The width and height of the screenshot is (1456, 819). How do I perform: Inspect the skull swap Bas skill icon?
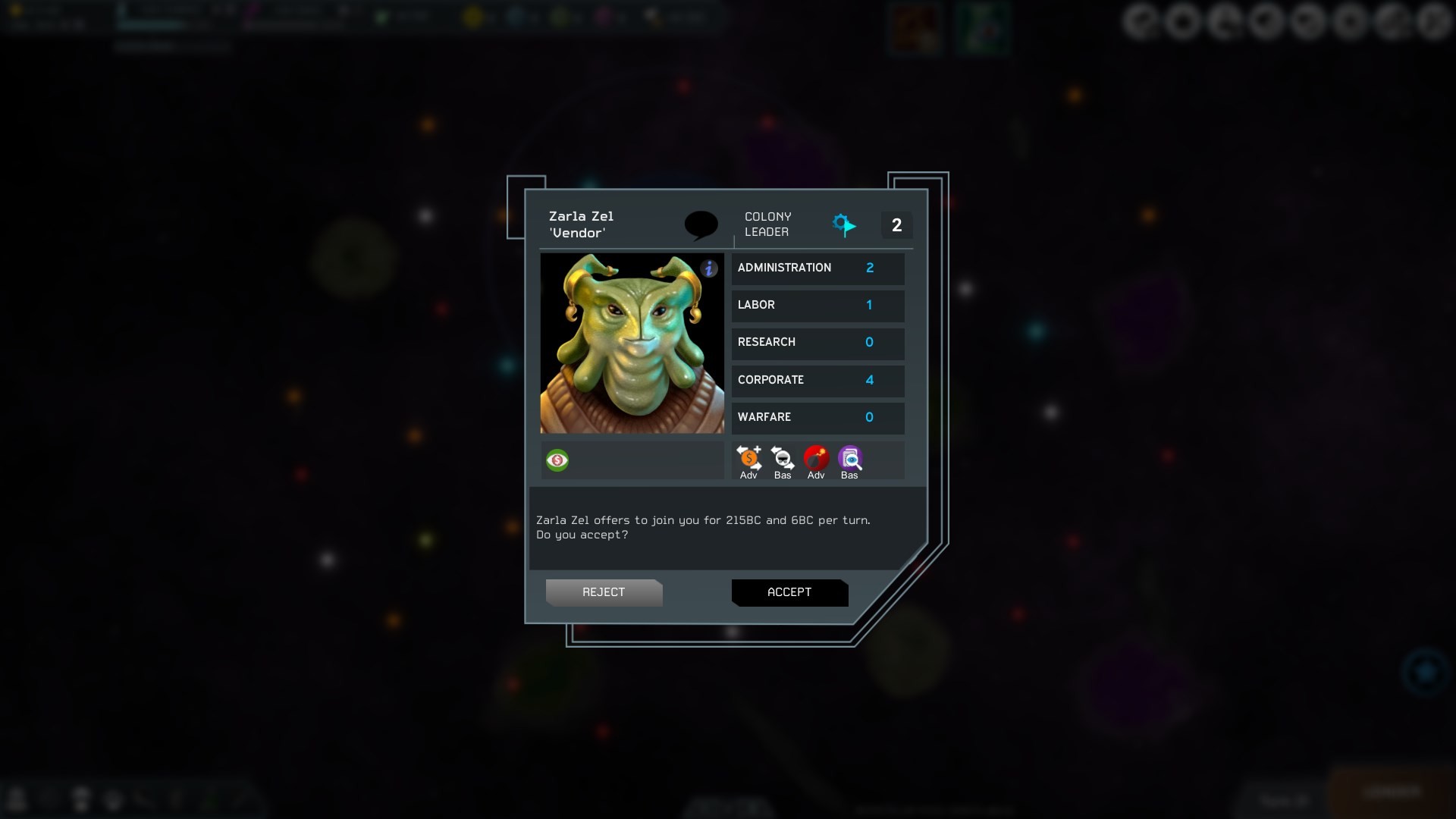point(783,458)
